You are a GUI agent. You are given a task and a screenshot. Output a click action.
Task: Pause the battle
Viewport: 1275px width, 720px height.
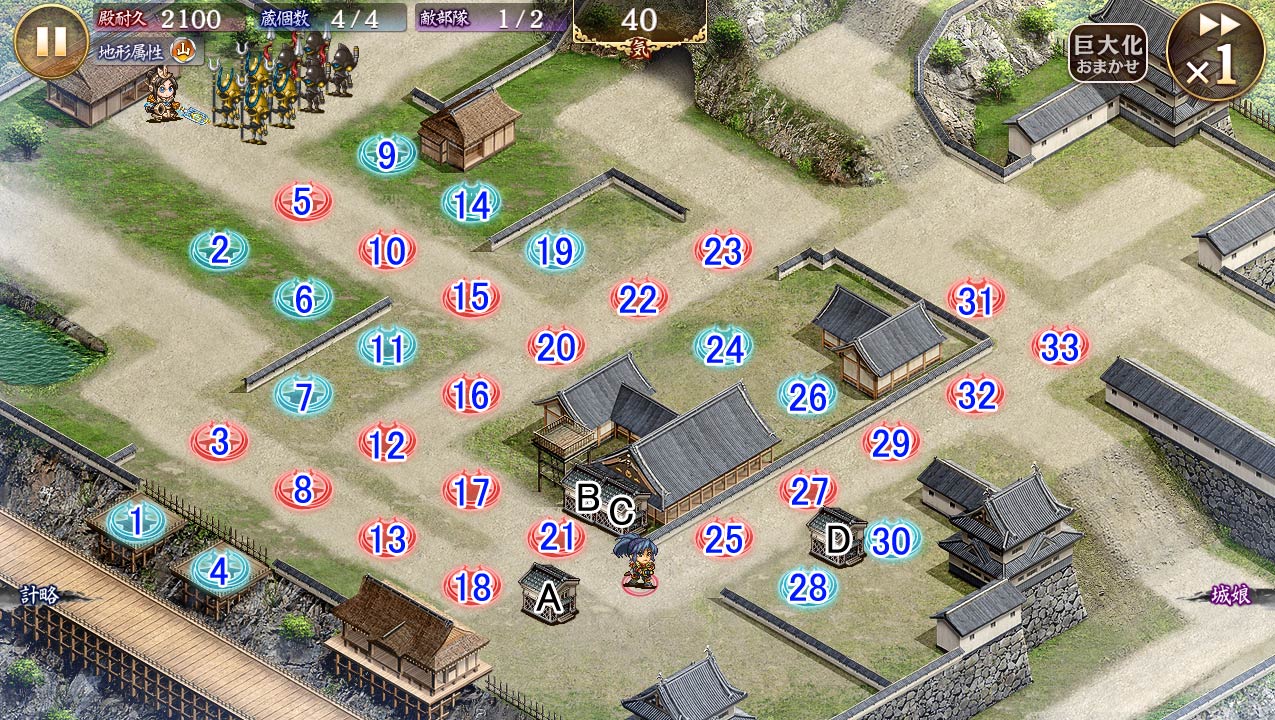coord(51,41)
